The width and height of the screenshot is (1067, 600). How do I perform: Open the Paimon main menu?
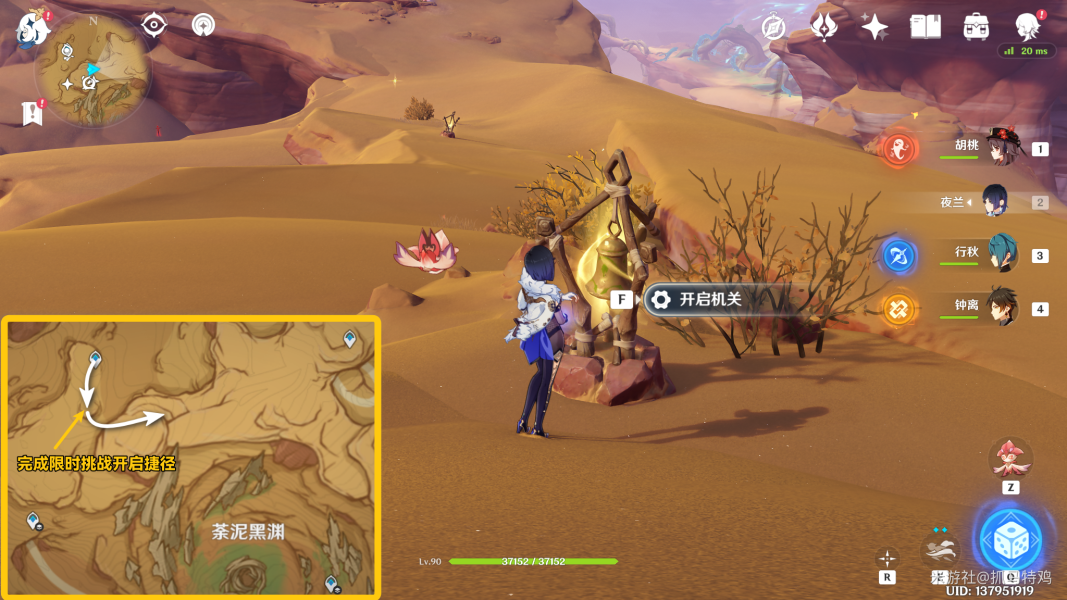33,29
